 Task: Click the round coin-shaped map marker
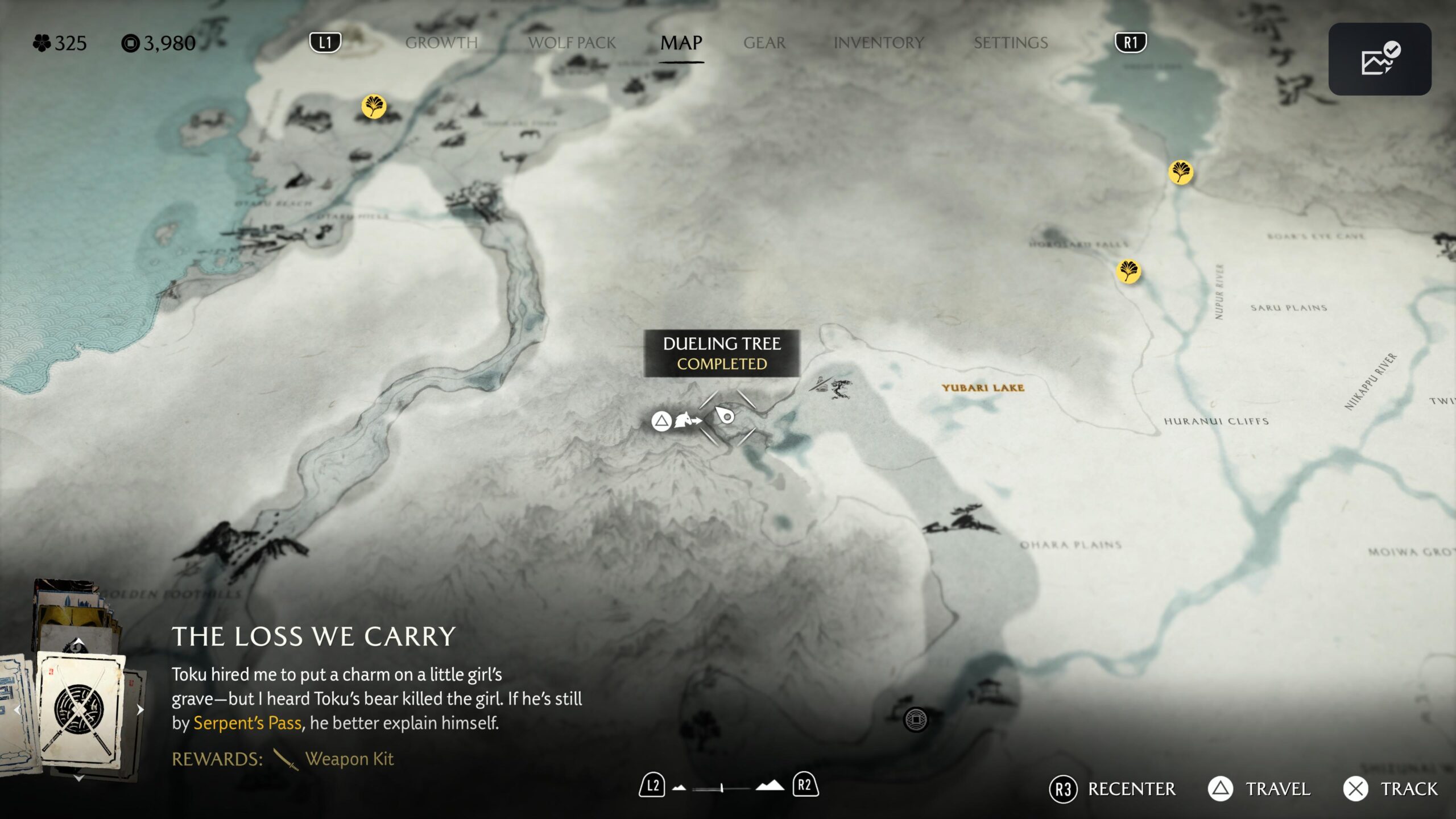tap(916, 719)
